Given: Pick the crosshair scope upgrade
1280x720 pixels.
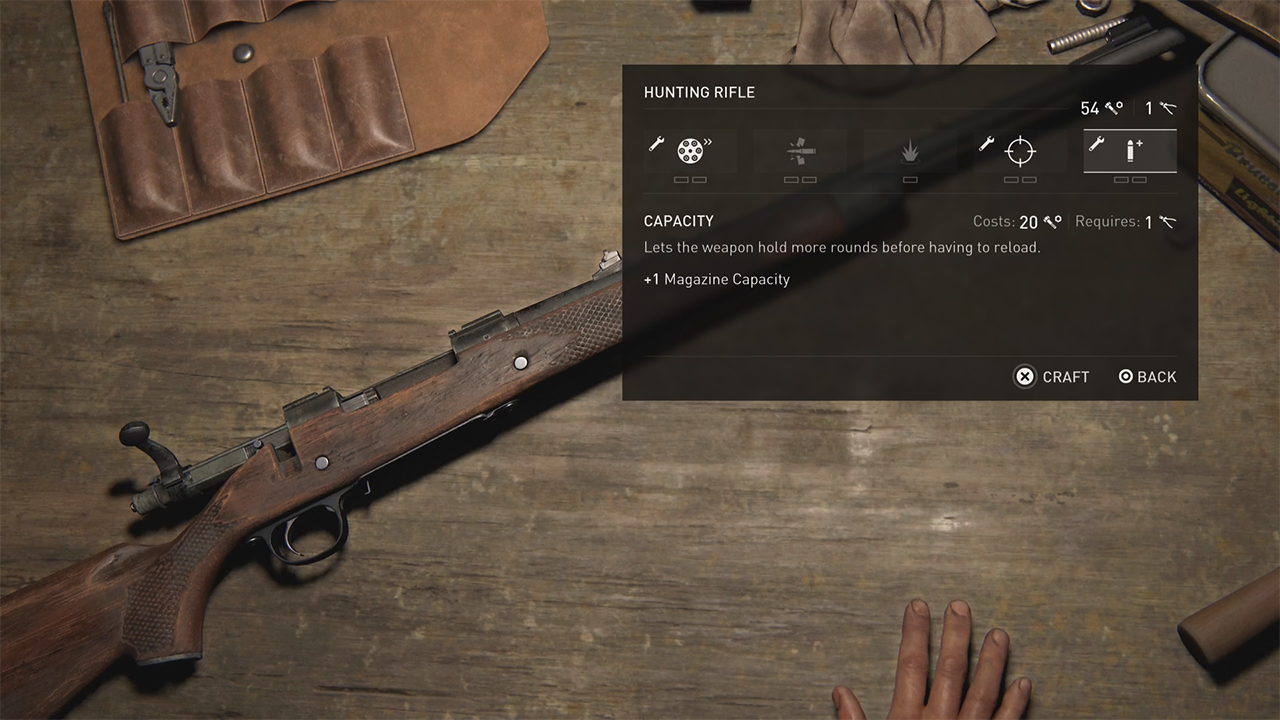Looking at the screenshot, I should [1020, 151].
